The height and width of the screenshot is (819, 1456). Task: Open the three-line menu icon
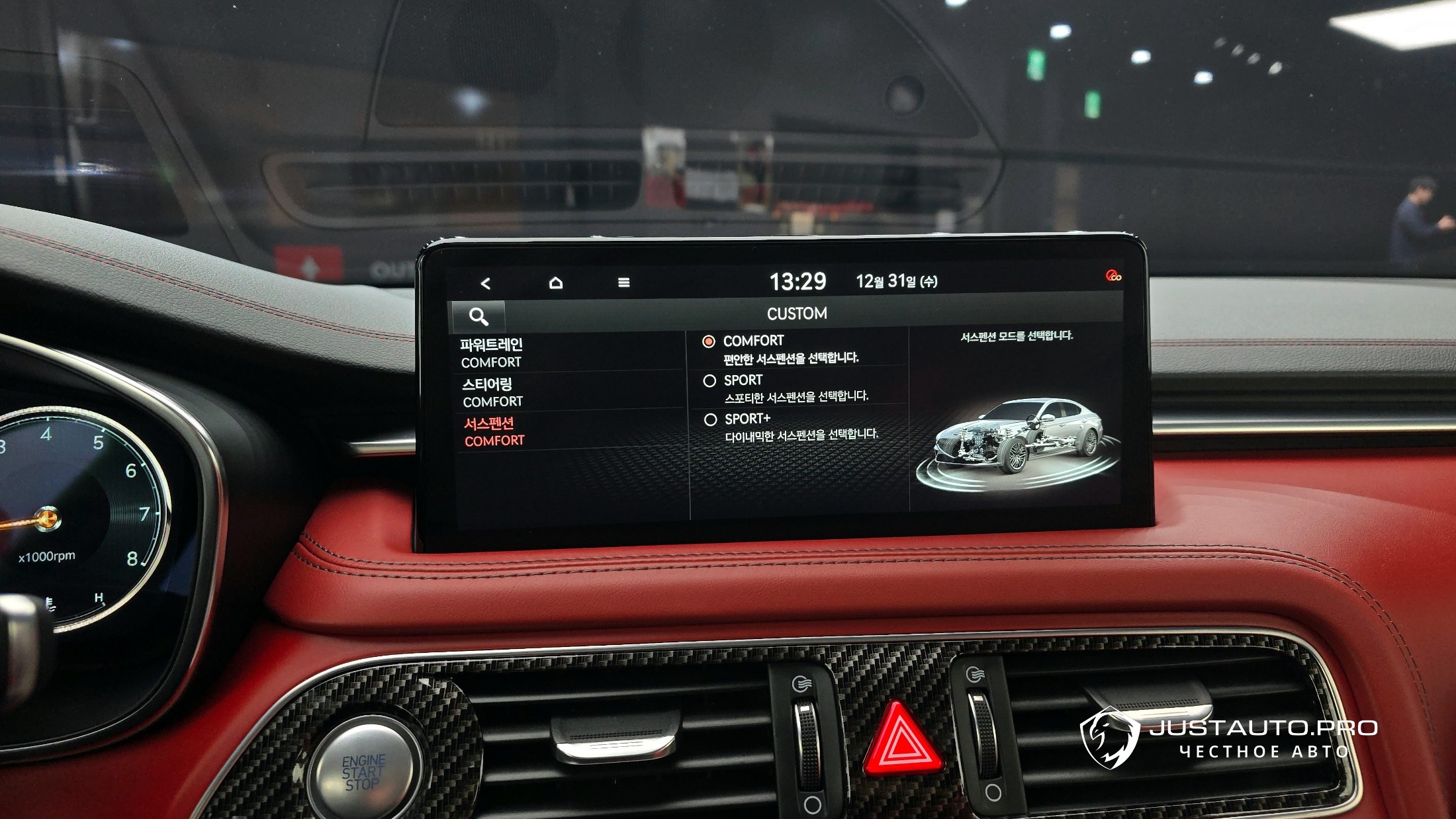(x=623, y=282)
